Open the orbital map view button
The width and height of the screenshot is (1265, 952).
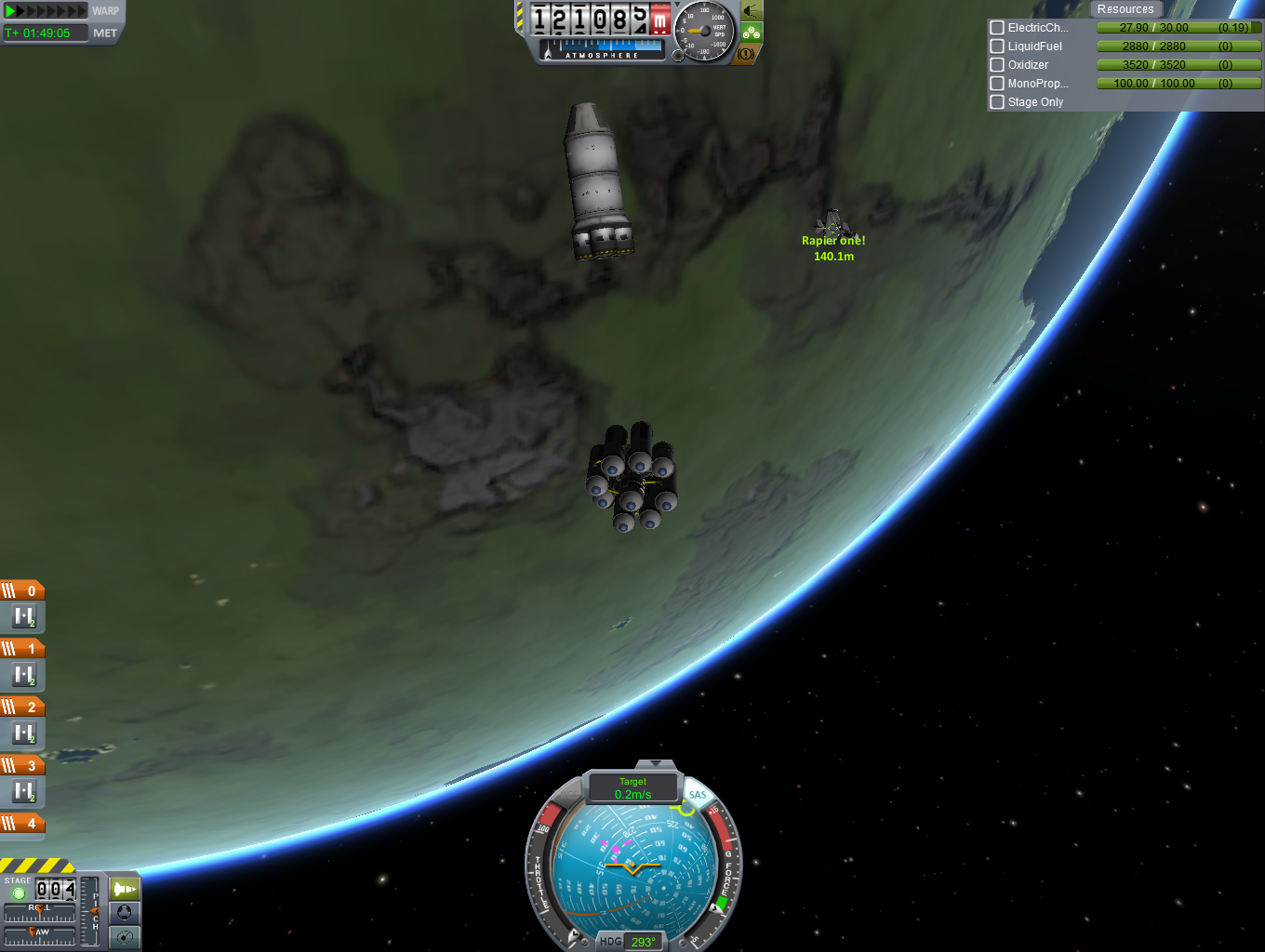[x=125, y=937]
